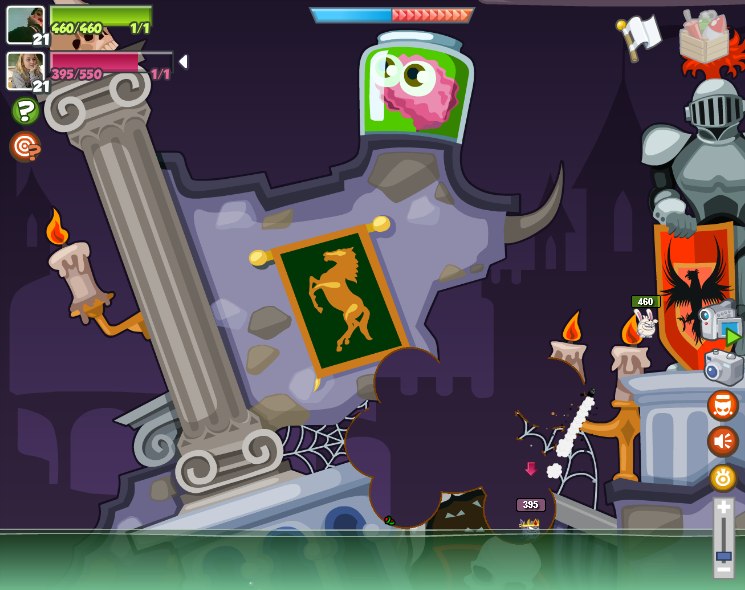
Task: Click the orange masked face button
Action: 723,405
